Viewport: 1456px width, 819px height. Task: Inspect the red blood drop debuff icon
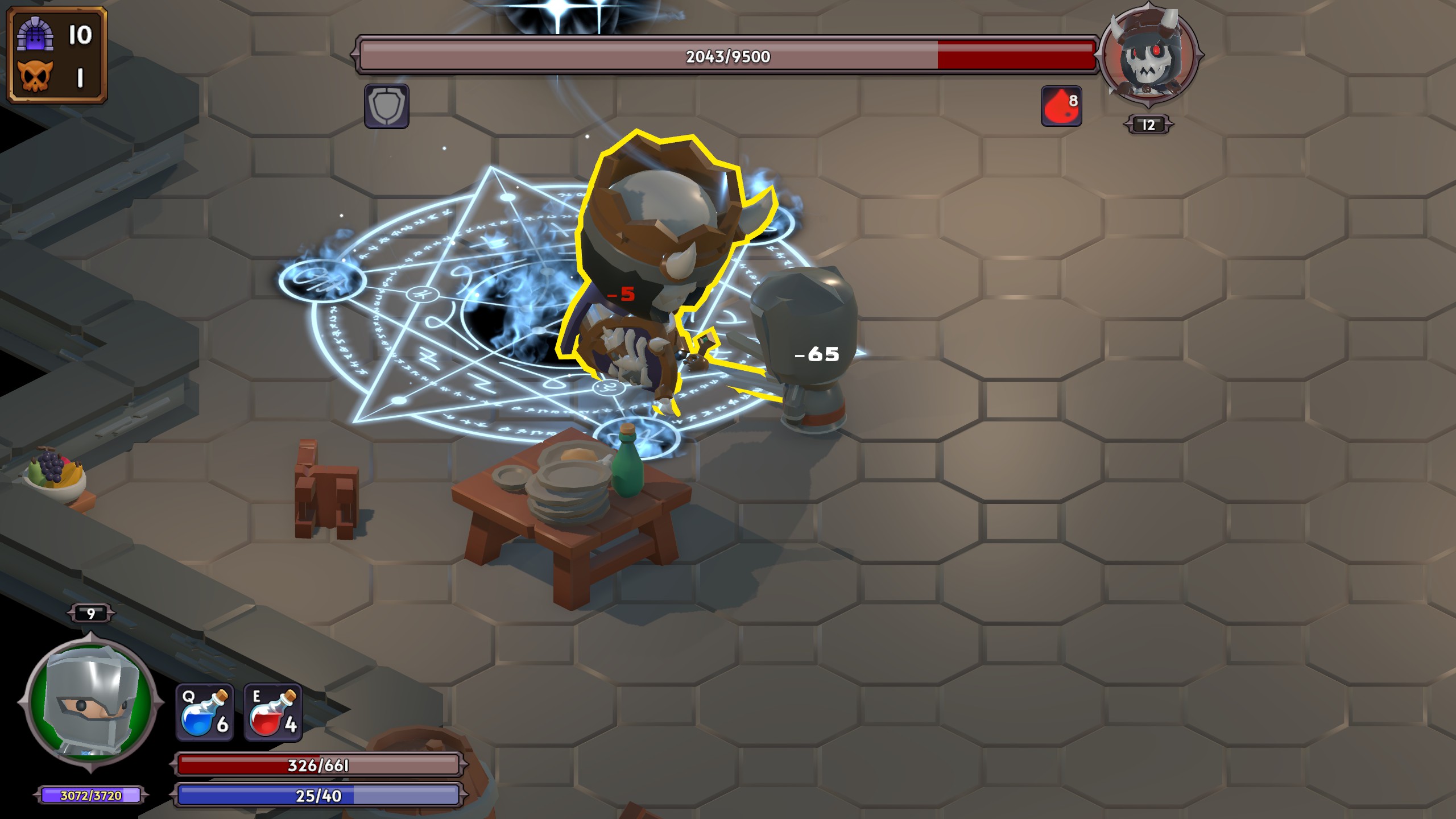pos(1061,106)
